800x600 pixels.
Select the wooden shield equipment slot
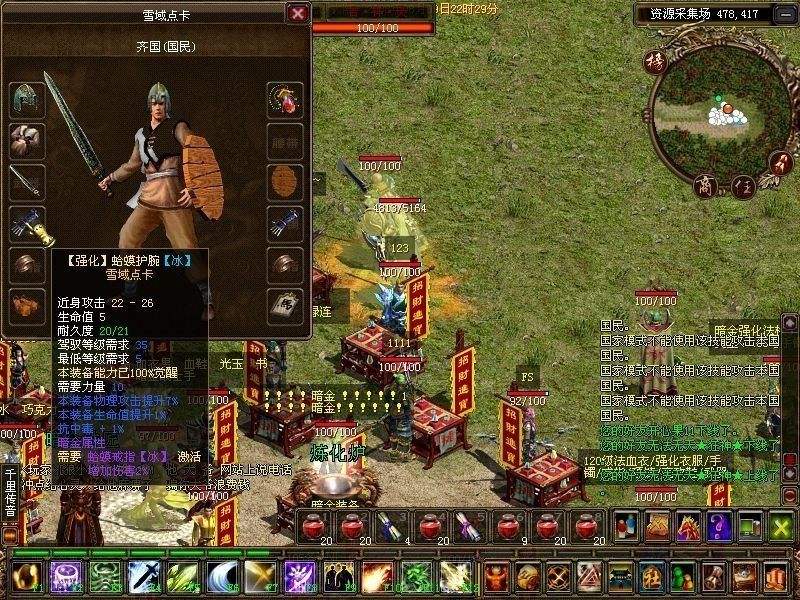click(285, 182)
